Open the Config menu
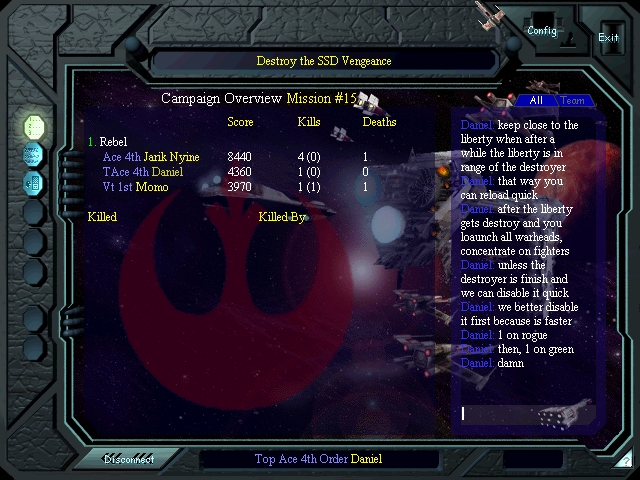 543,30
